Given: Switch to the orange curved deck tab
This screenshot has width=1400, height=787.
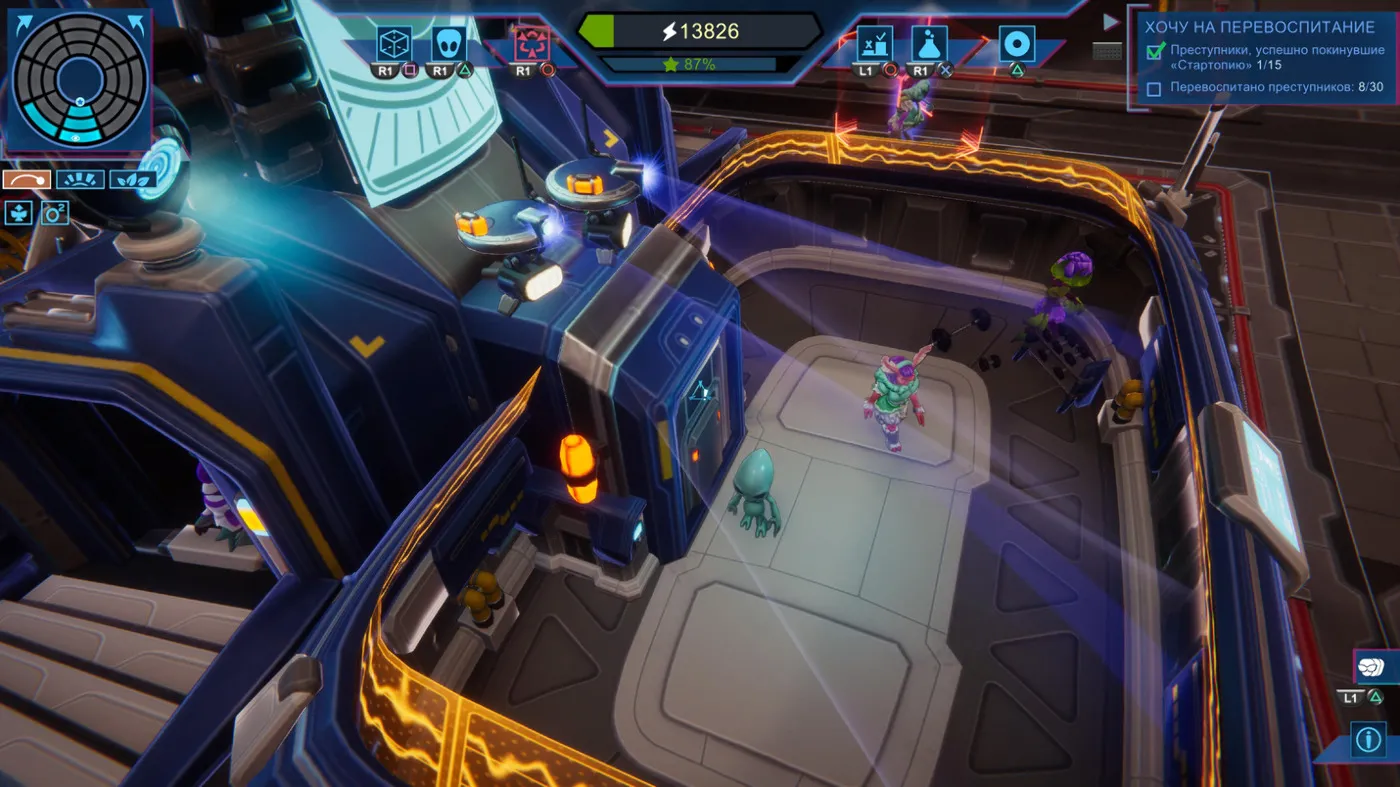Looking at the screenshot, I should [27, 180].
